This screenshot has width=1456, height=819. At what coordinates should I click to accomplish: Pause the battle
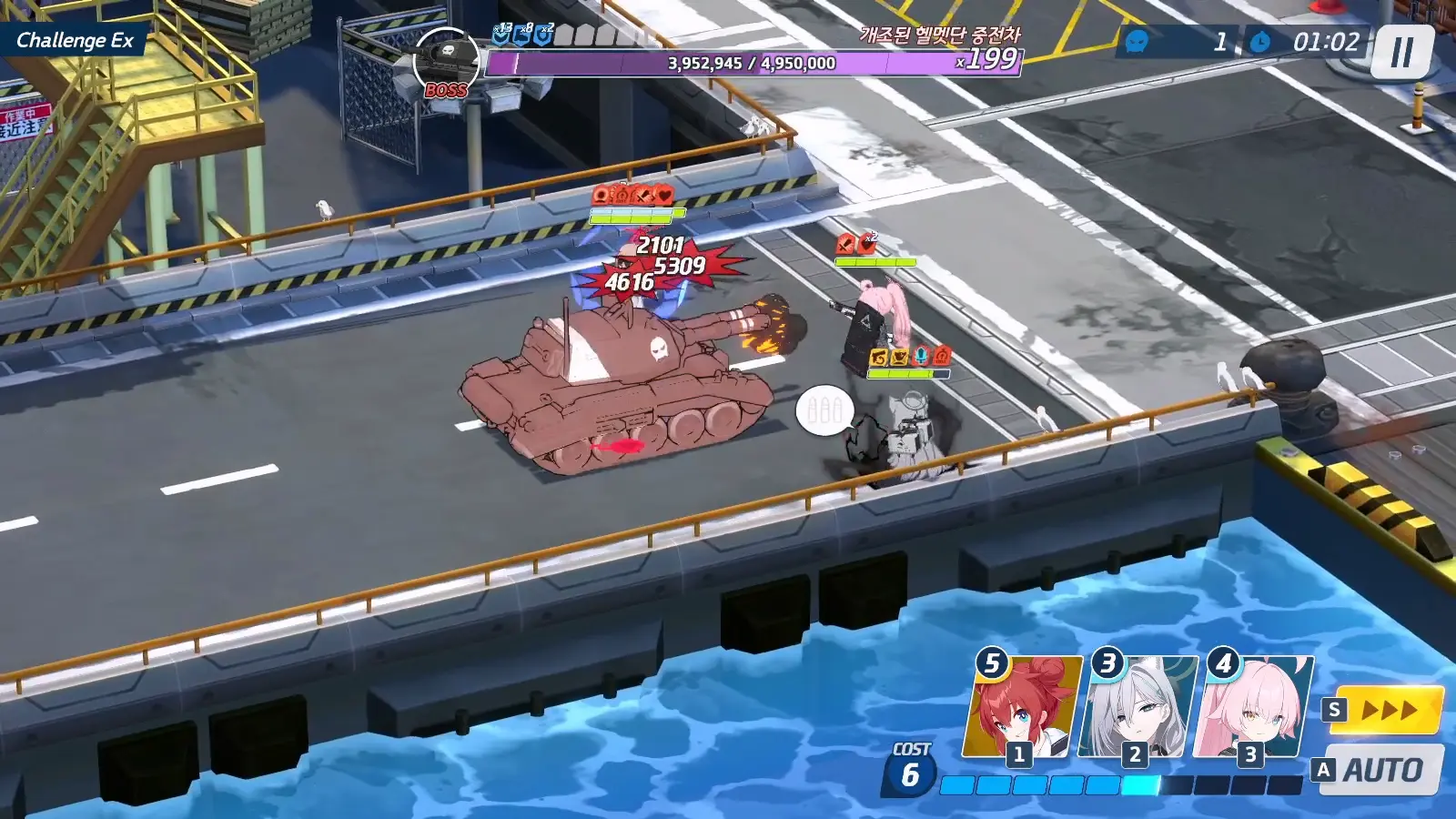[1402, 53]
